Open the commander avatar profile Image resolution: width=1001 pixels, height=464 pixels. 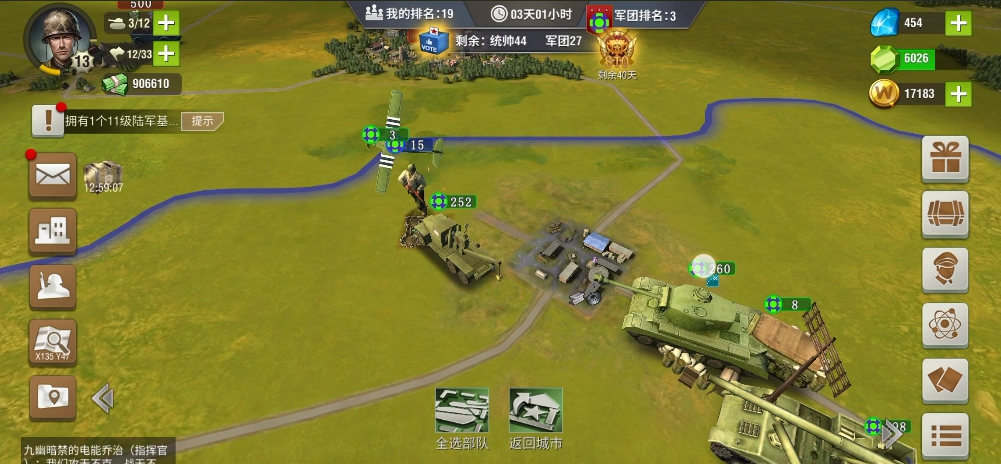59,38
